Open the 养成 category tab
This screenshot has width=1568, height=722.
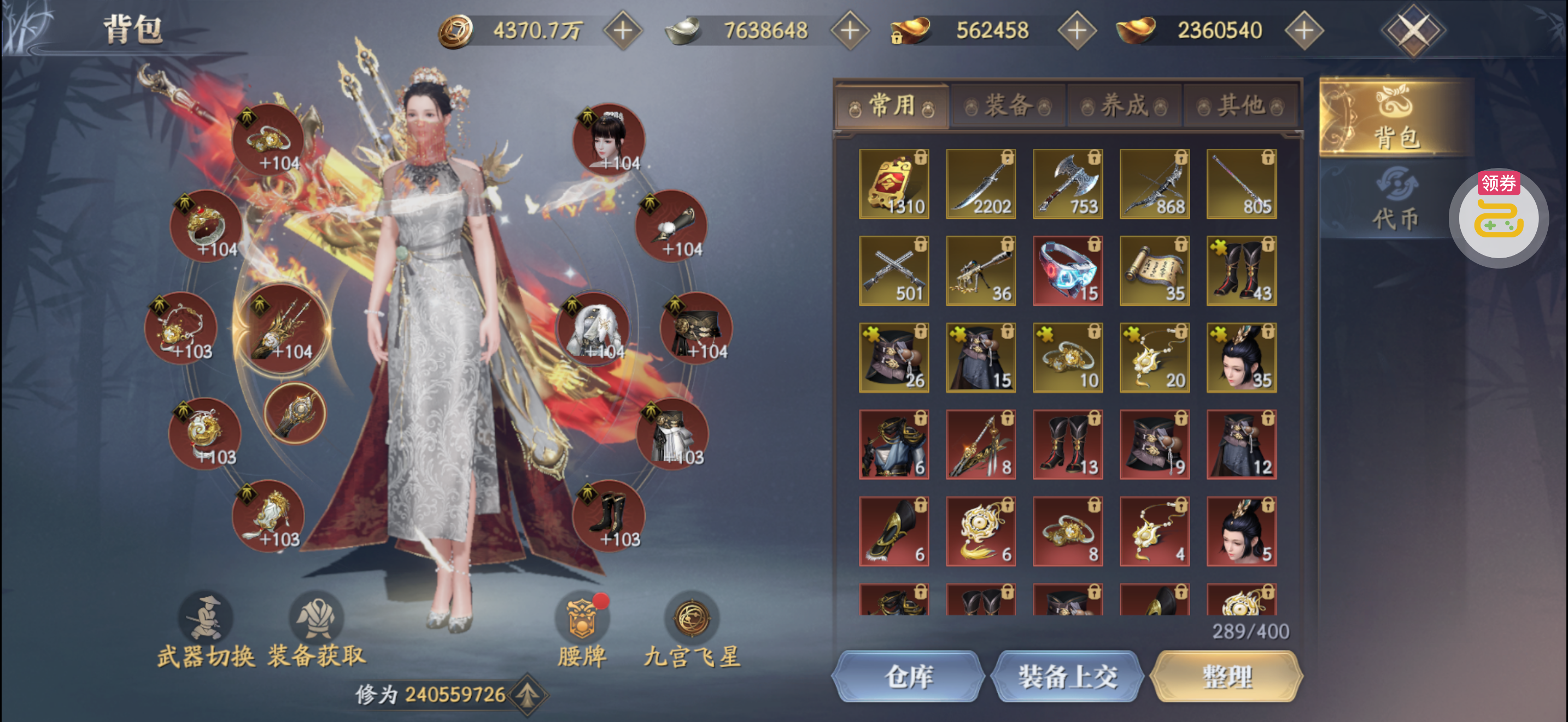coord(1124,106)
